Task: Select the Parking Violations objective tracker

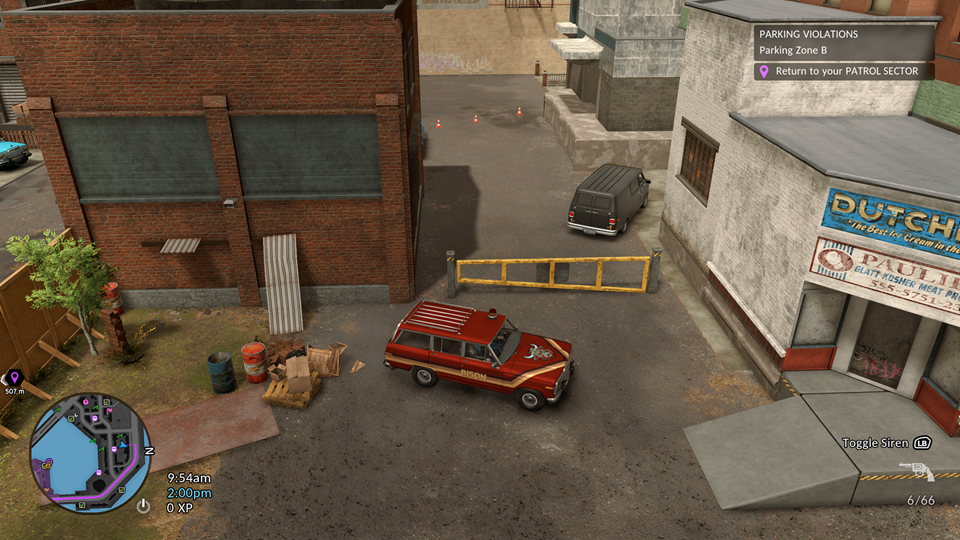Action: [x=845, y=42]
